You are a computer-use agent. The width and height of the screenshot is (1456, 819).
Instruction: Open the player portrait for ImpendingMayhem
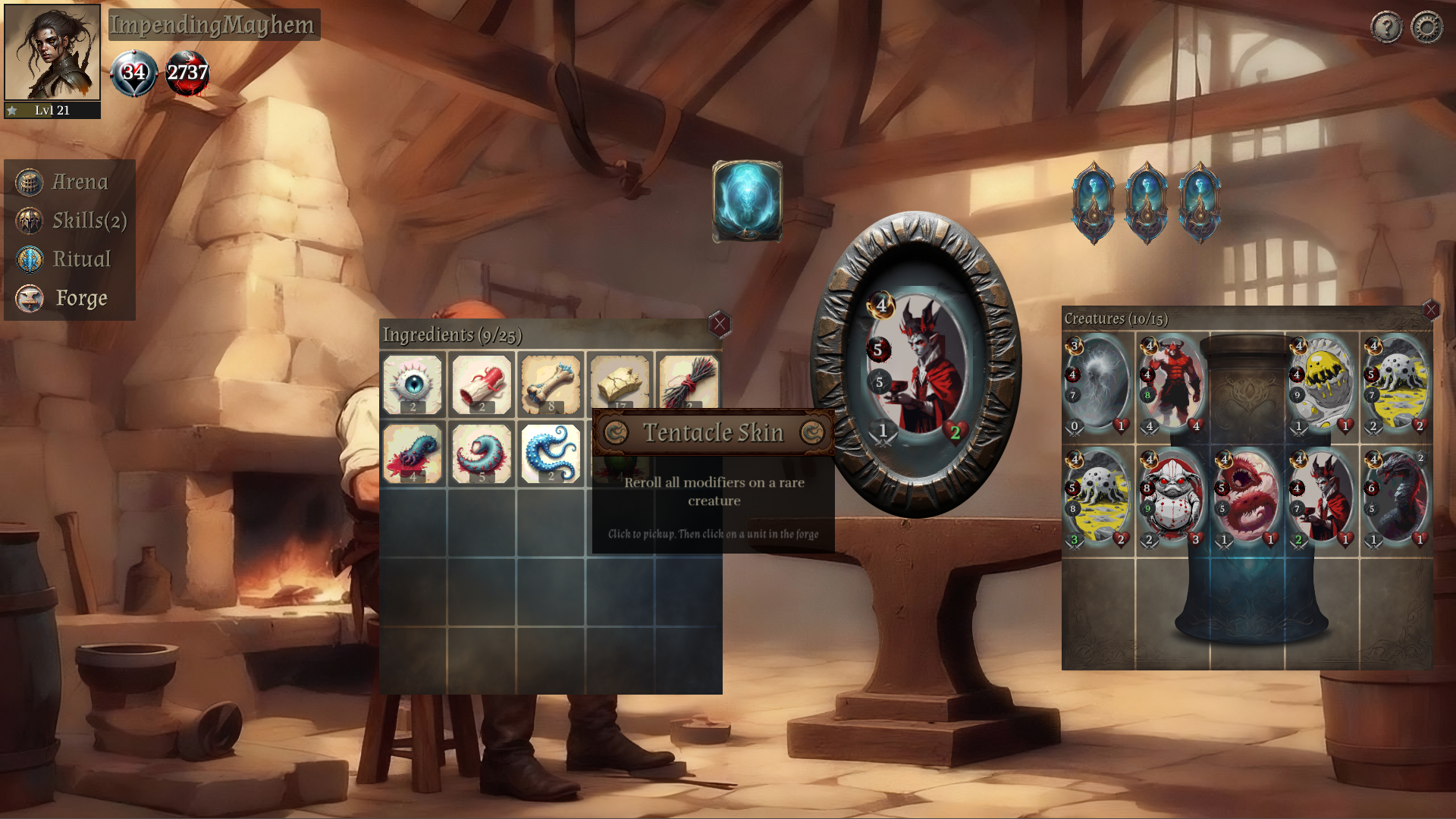point(52,53)
